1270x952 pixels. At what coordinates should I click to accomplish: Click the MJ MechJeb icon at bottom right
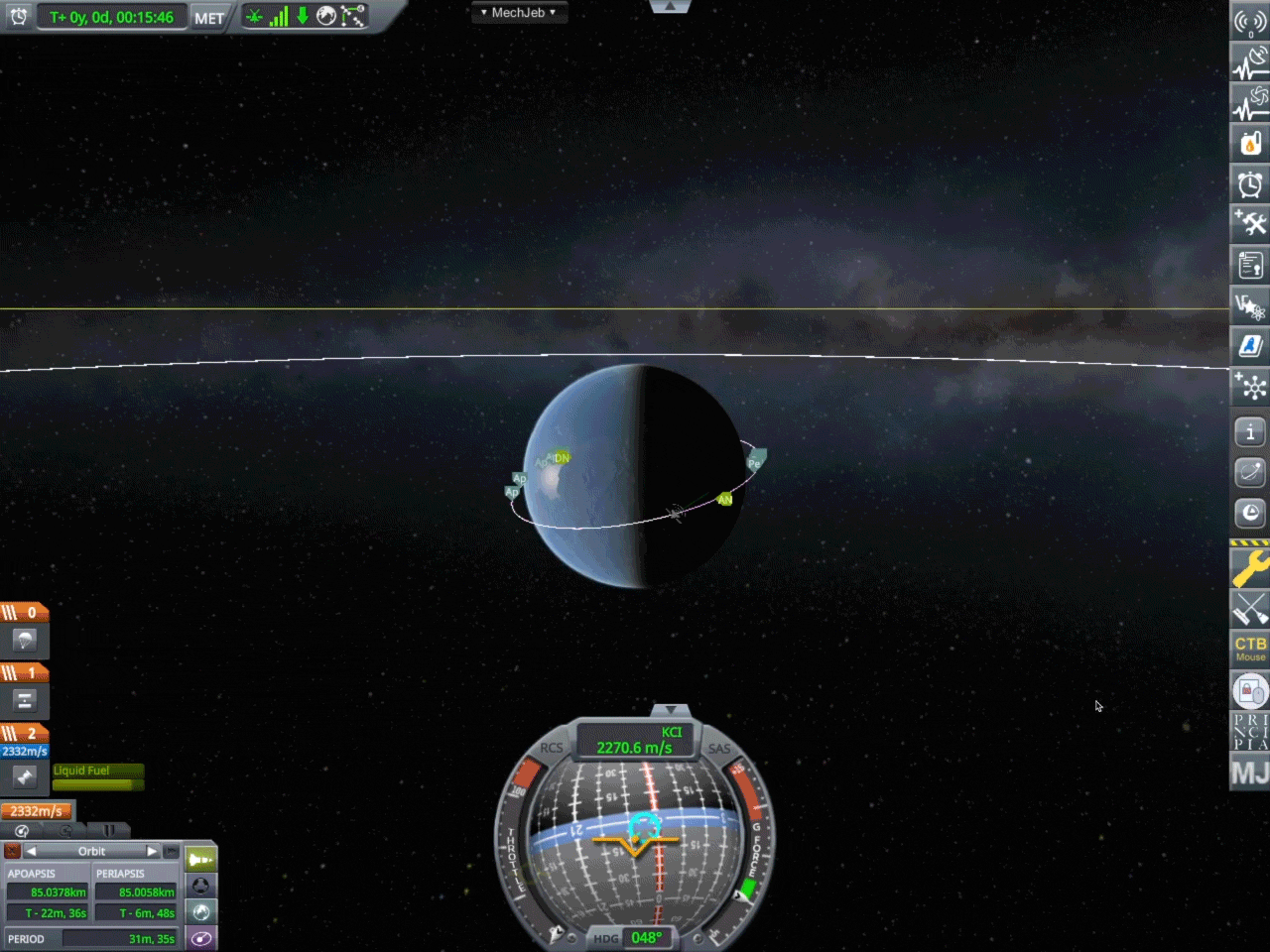1249,772
